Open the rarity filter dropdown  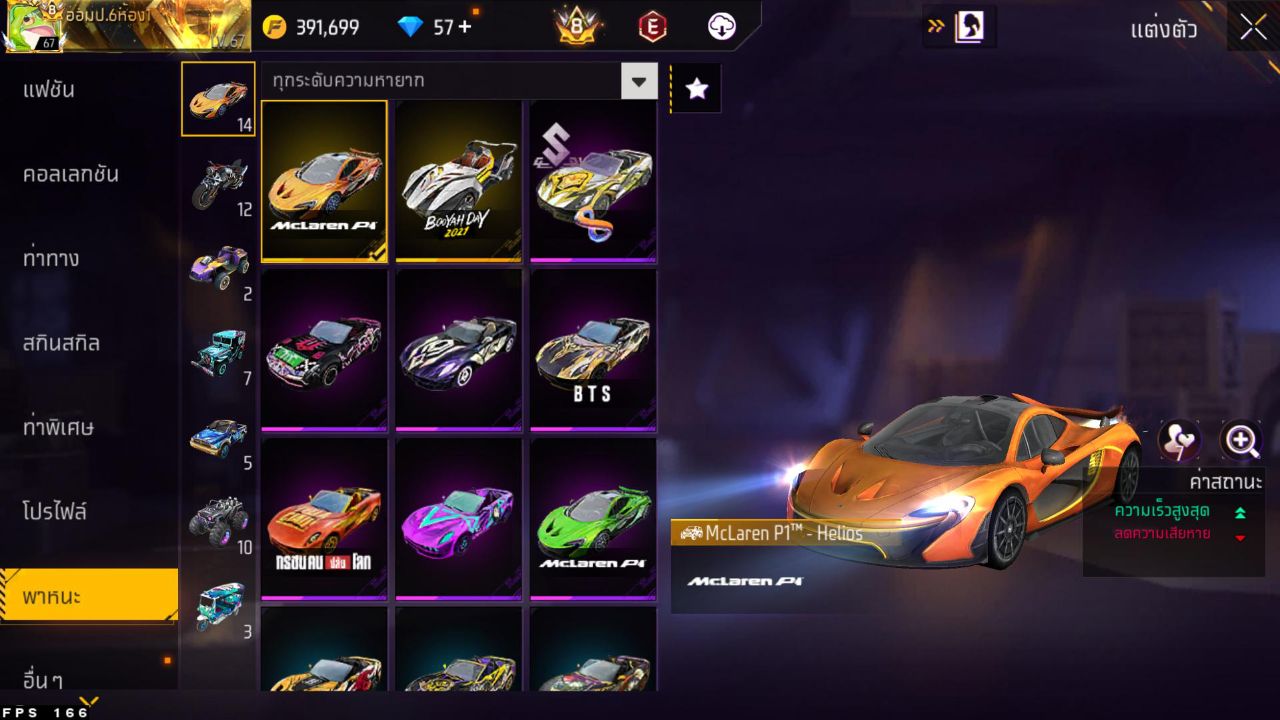pyautogui.click(x=639, y=81)
